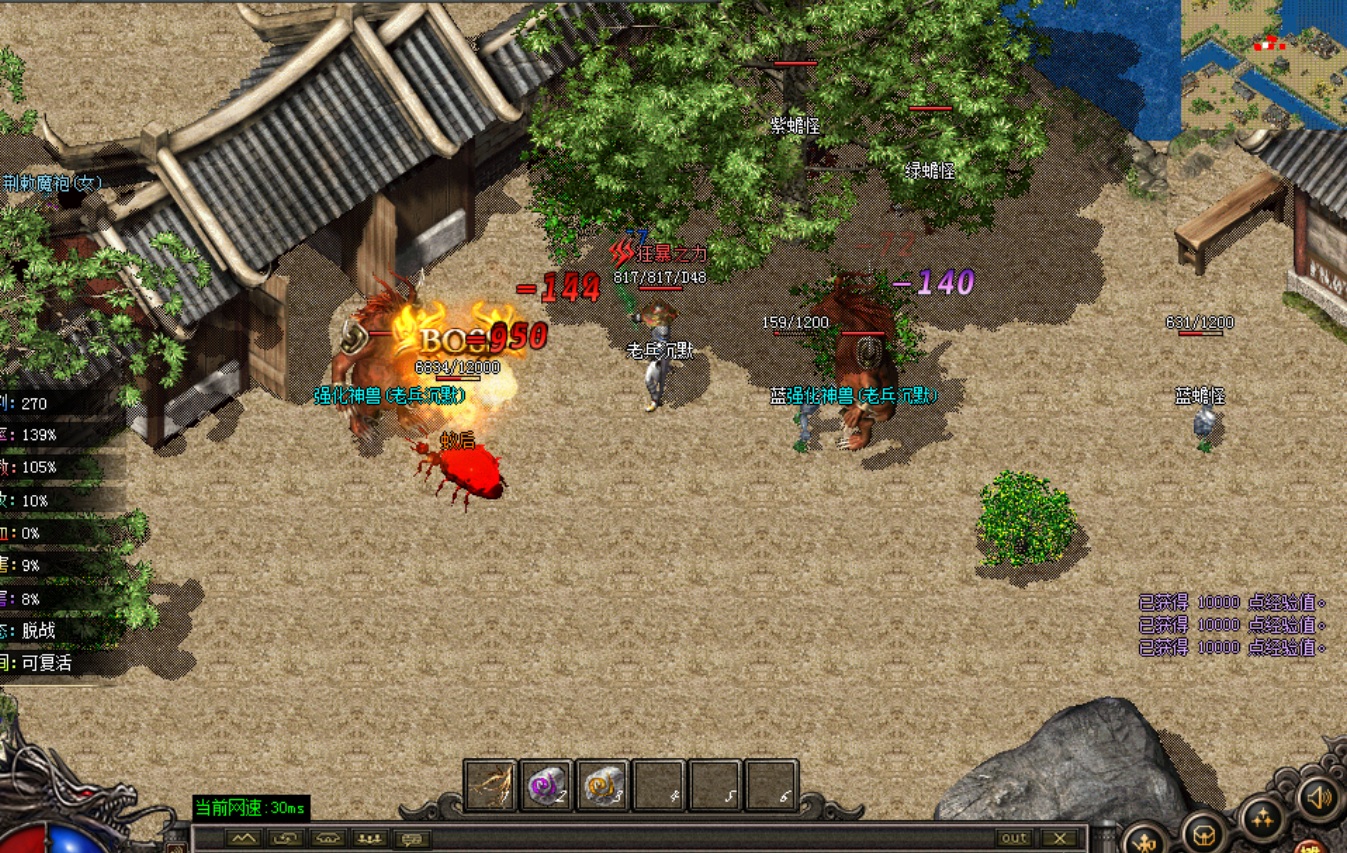Click the mountain-shaped button on bottom bar

(244, 839)
